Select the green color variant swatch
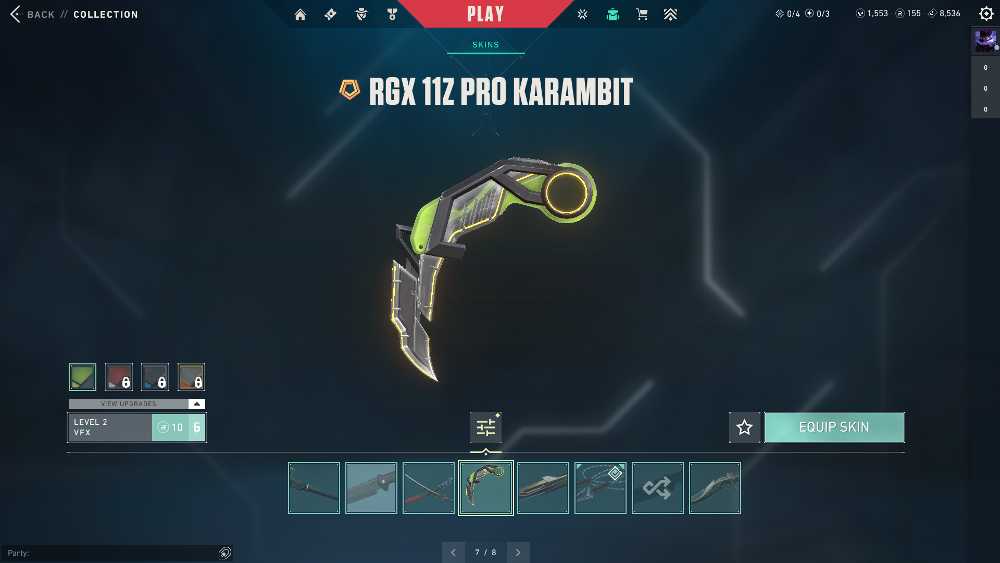Screen dimensions: 1000x563 pyautogui.click(x=83, y=377)
